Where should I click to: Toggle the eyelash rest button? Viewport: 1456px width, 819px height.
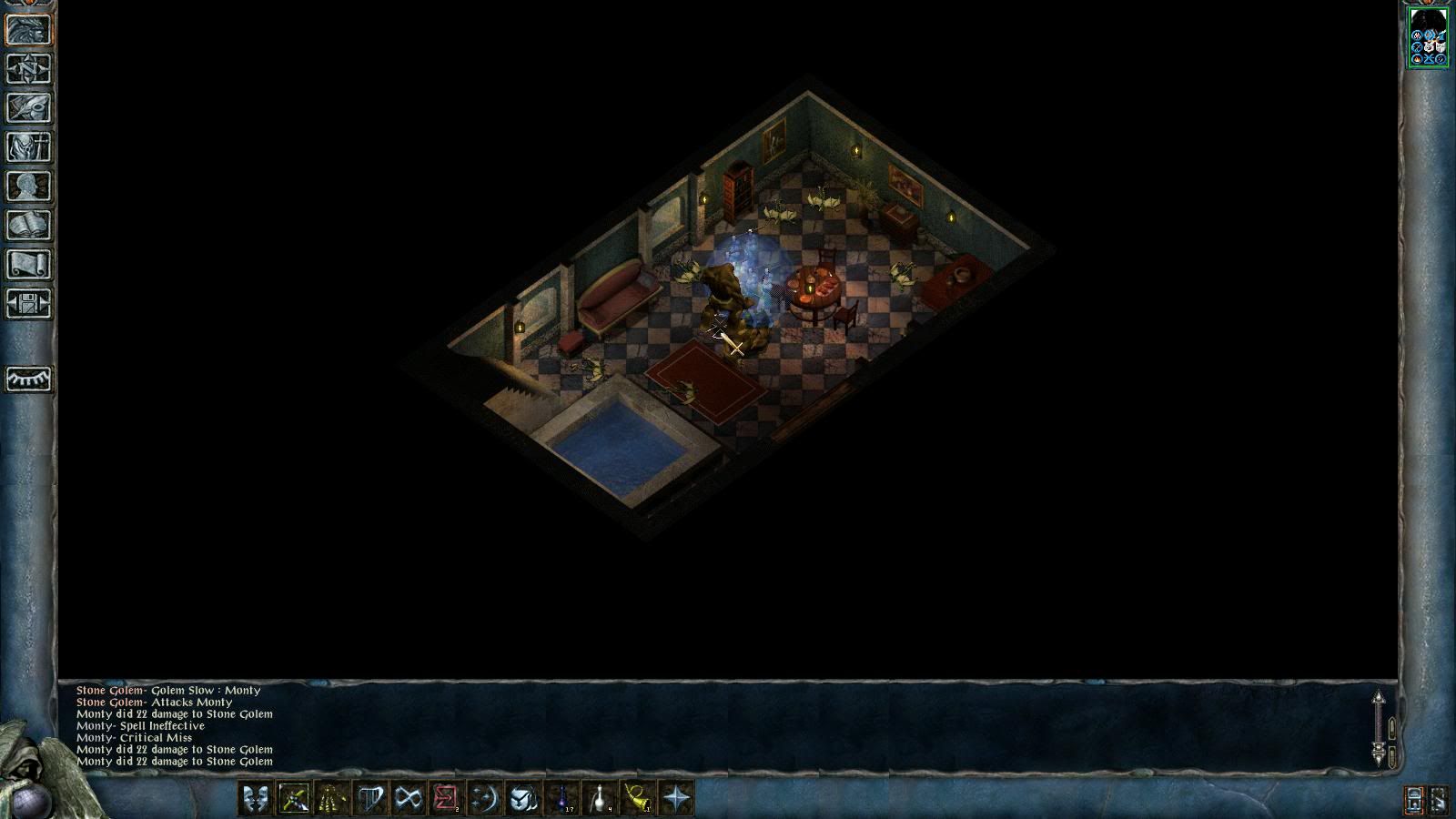tap(29, 379)
